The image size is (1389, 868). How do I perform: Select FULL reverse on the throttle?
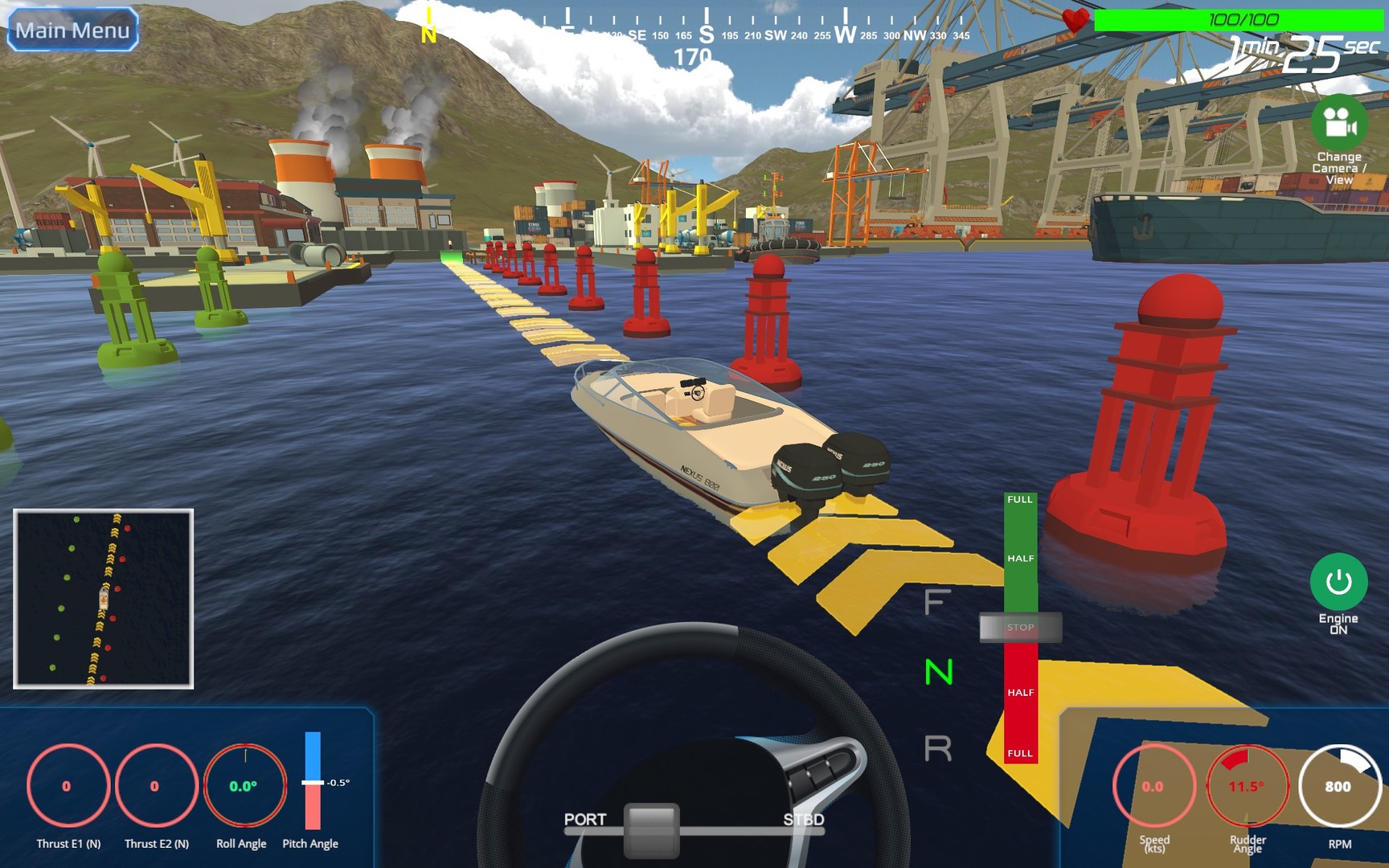click(x=1019, y=754)
